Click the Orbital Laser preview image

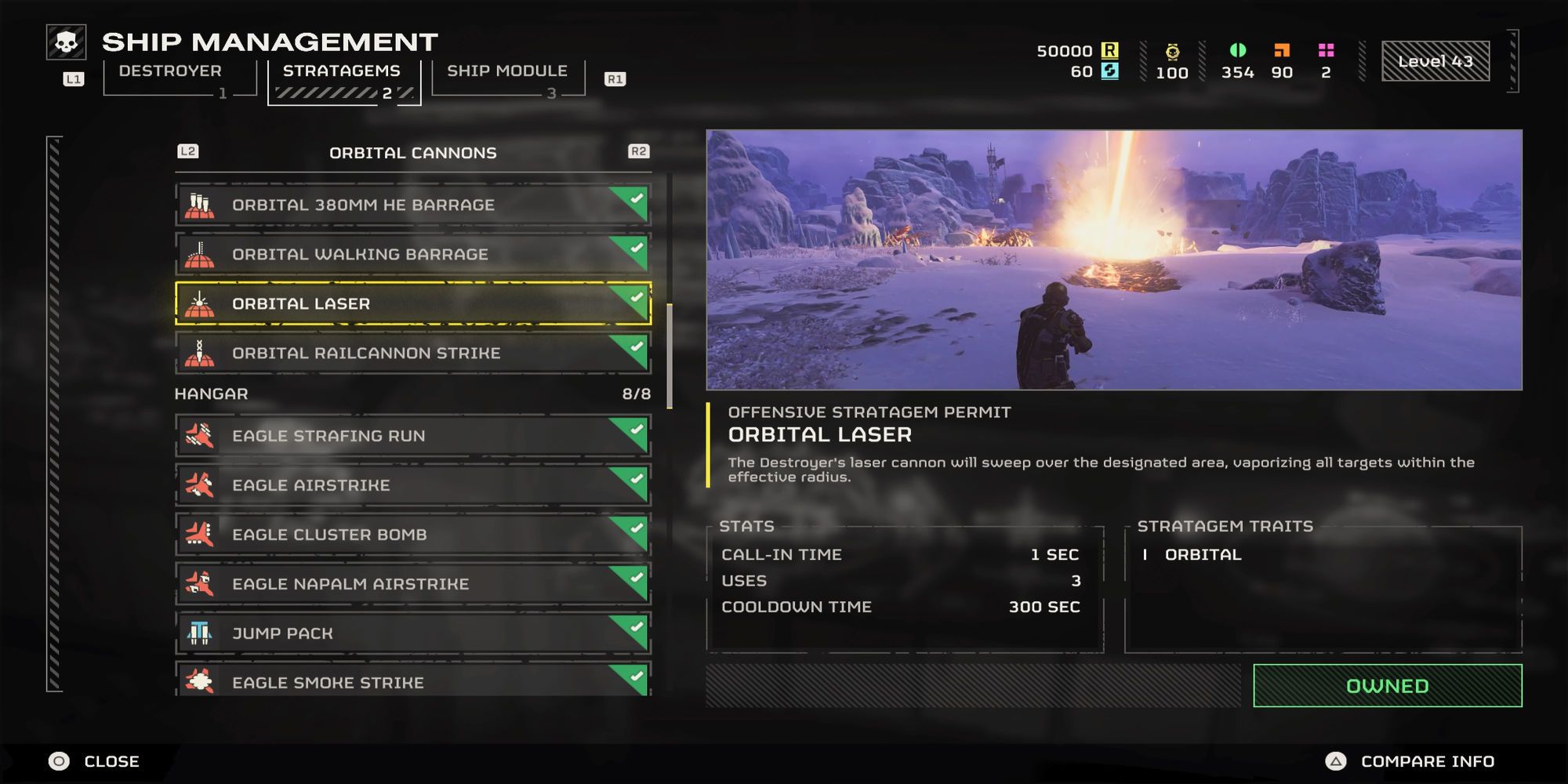click(1113, 260)
